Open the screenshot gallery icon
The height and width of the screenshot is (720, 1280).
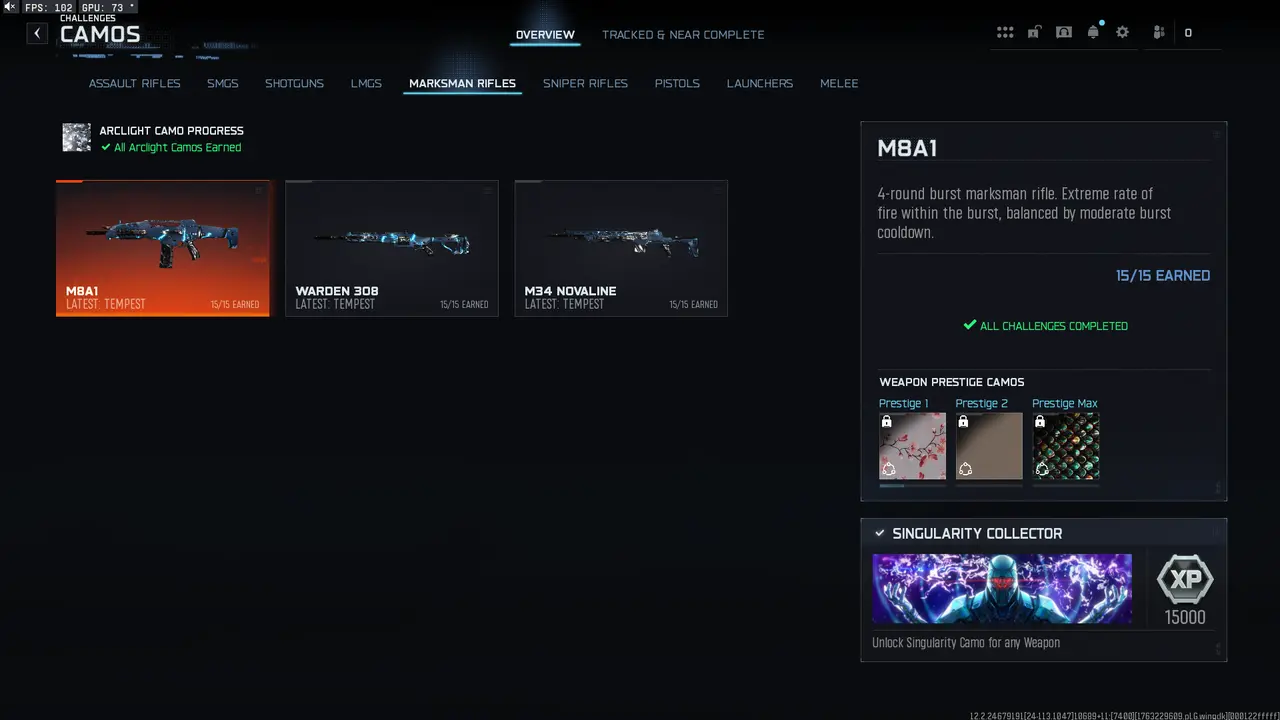[1063, 32]
